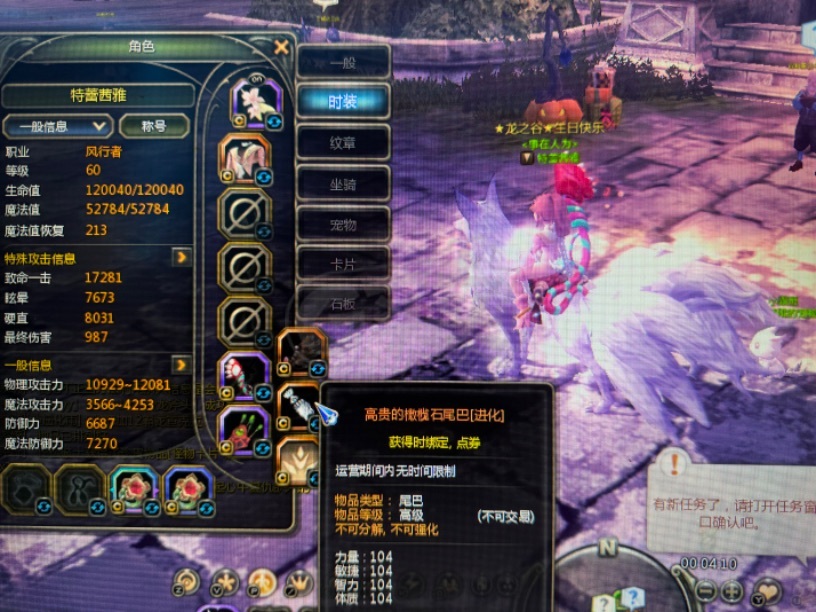Open the 一般信息 dropdown
Screen dimensions: 816x612
[57, 126]
